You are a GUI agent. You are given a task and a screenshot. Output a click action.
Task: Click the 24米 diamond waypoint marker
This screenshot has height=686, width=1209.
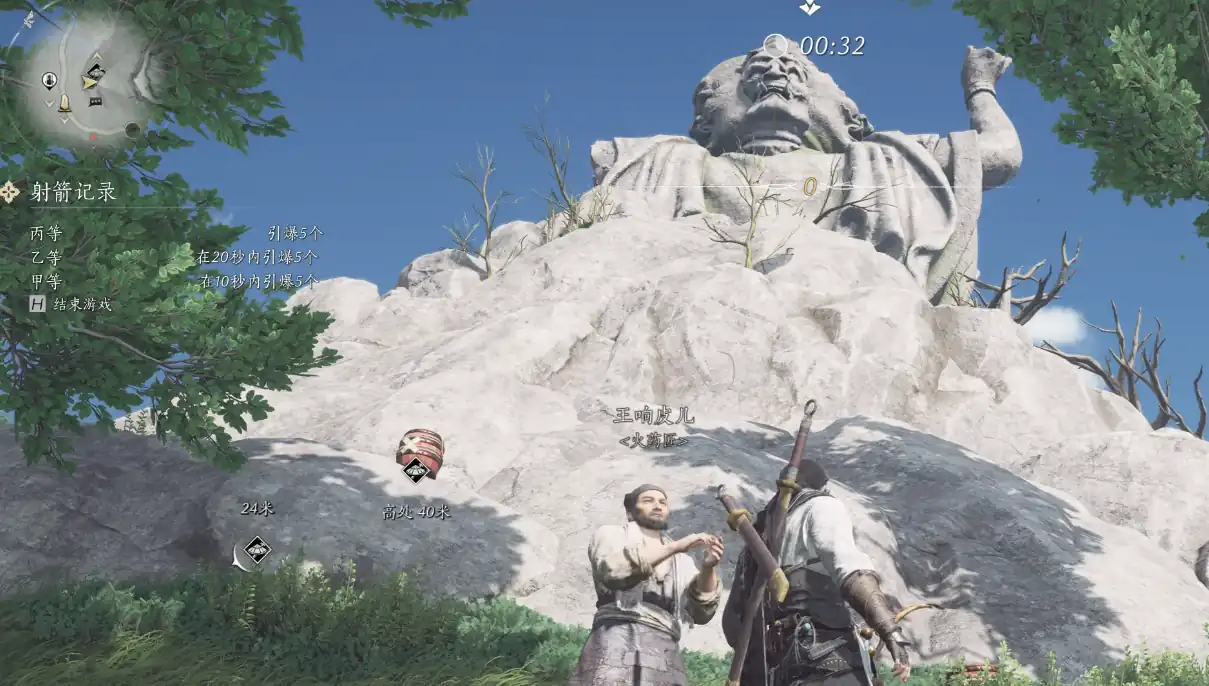pos(257,549)
